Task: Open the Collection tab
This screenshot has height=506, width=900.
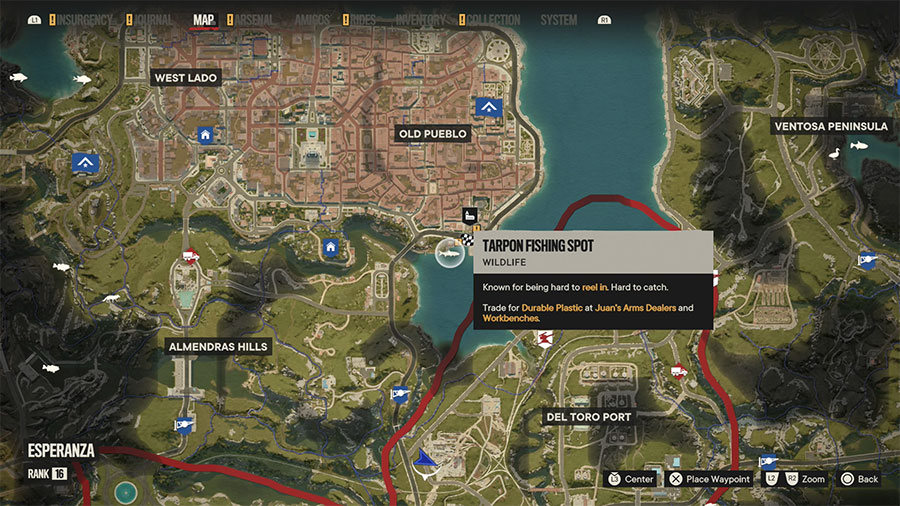Action: pos(494,20)
